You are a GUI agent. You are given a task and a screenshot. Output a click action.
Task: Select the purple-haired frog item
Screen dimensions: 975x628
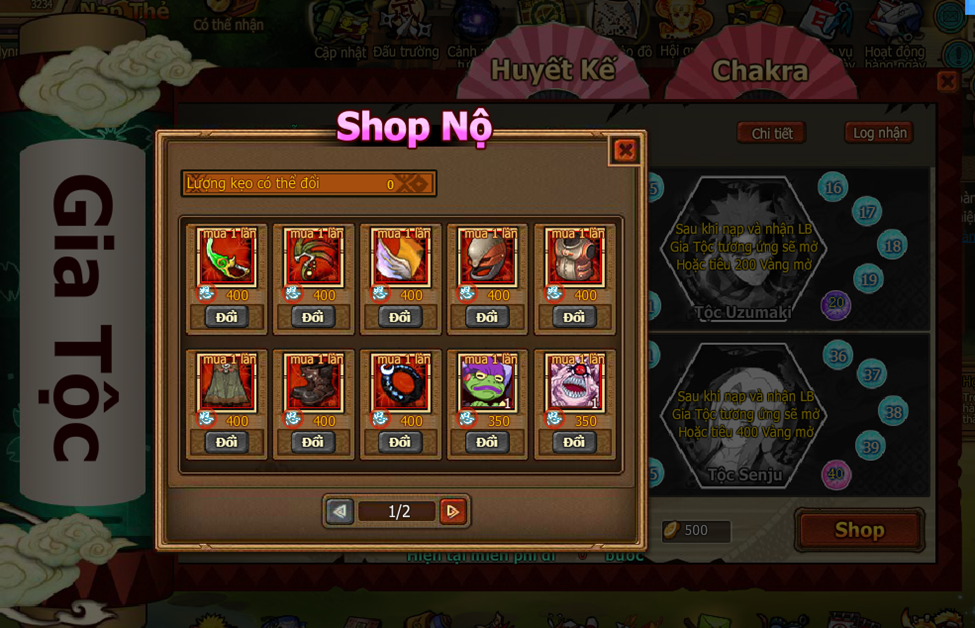click(487, 384)
